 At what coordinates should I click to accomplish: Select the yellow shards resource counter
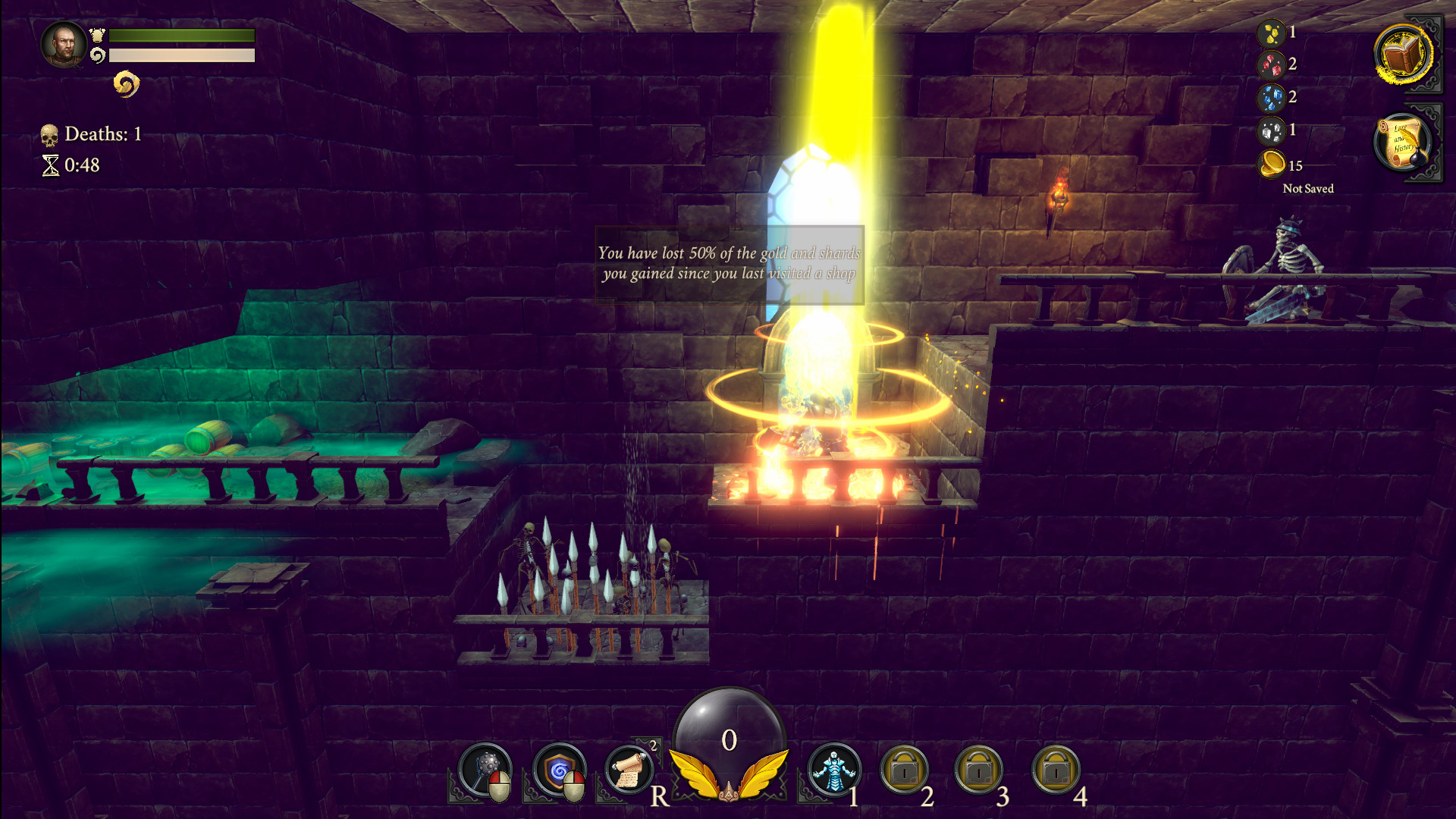[x=1271, y=32]
